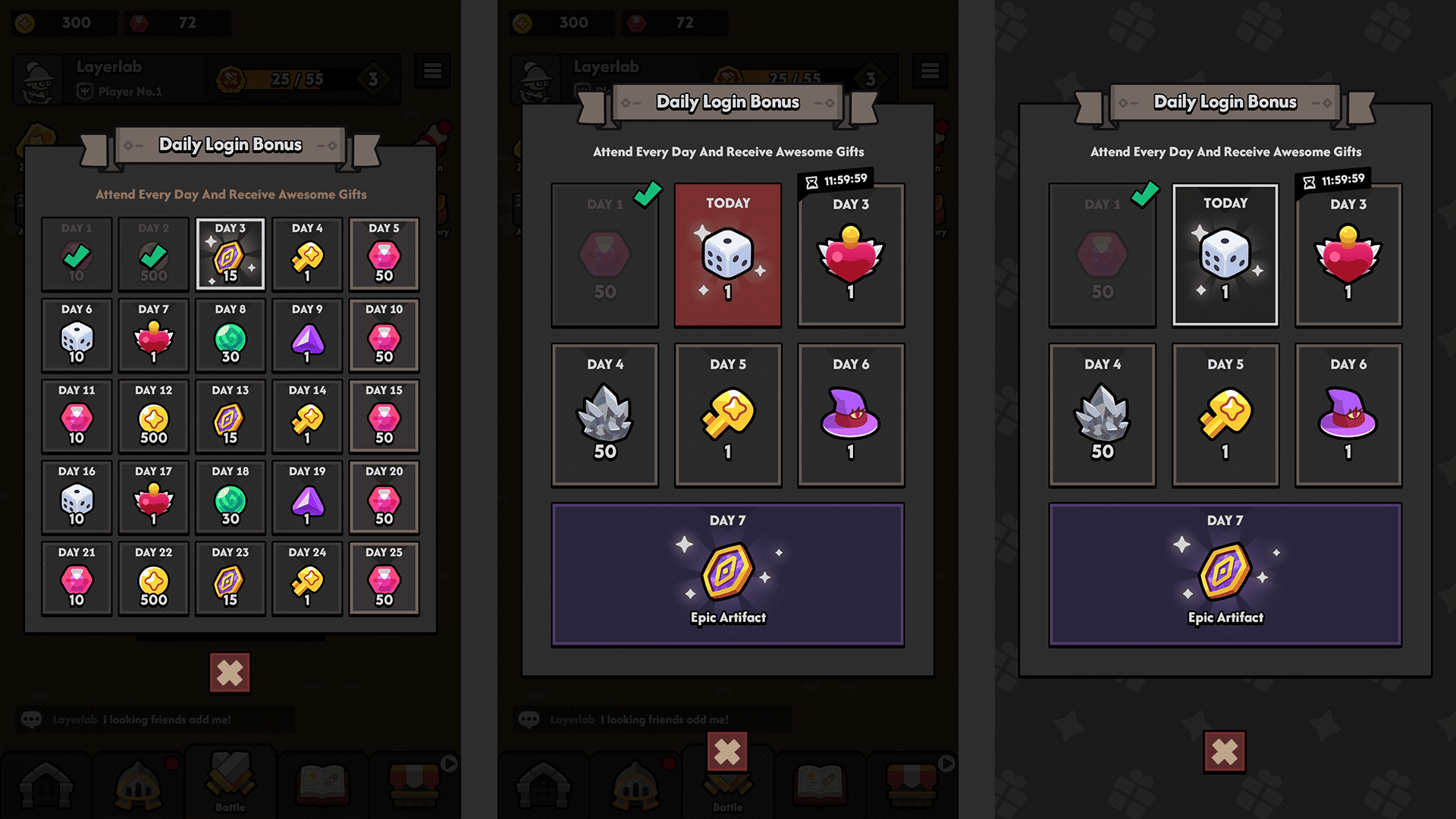
Task: Select the Day 24 golden key tile
Action: click(307, 579)
